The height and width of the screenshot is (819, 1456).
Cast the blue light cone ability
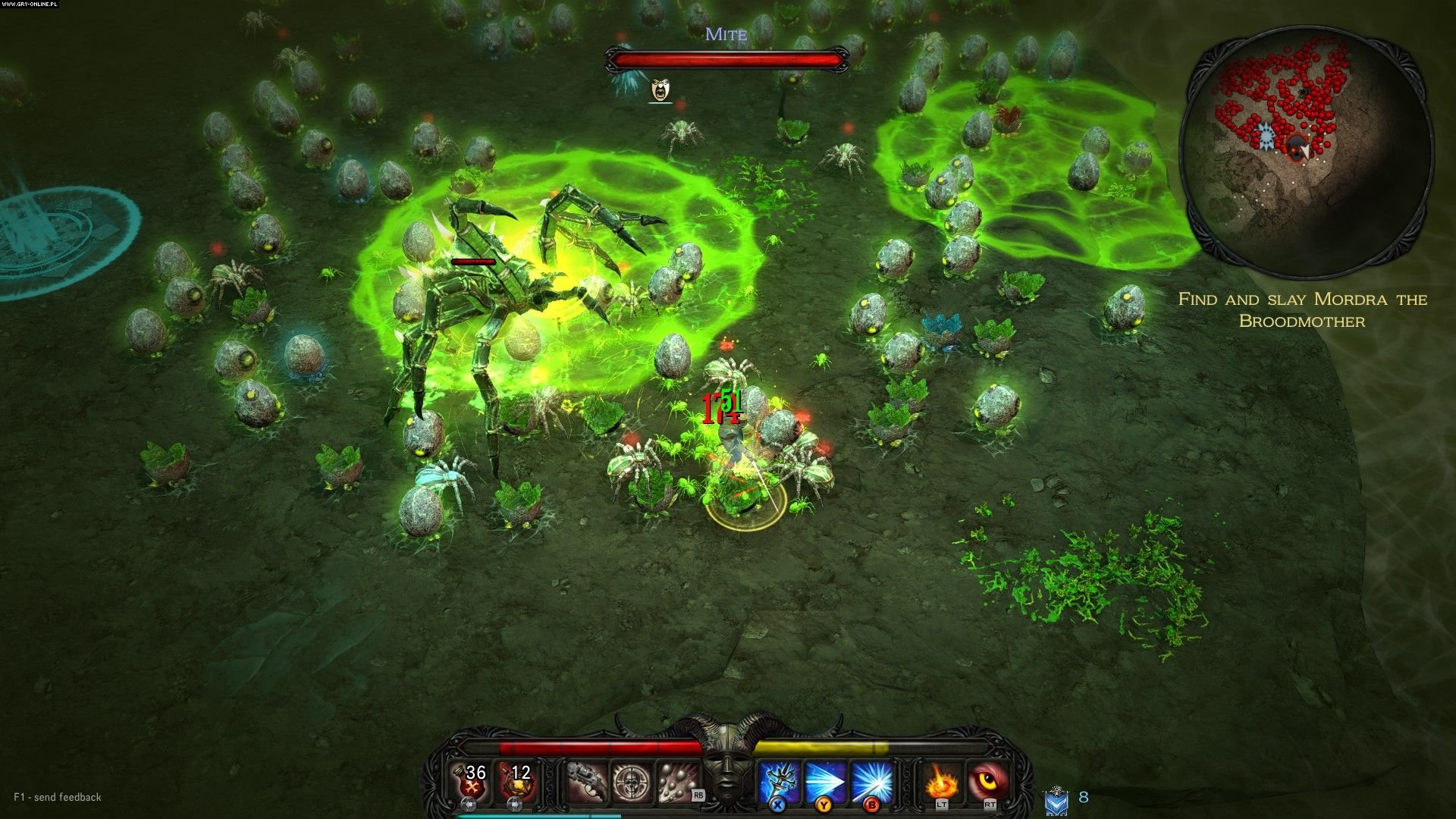(826, 782)
